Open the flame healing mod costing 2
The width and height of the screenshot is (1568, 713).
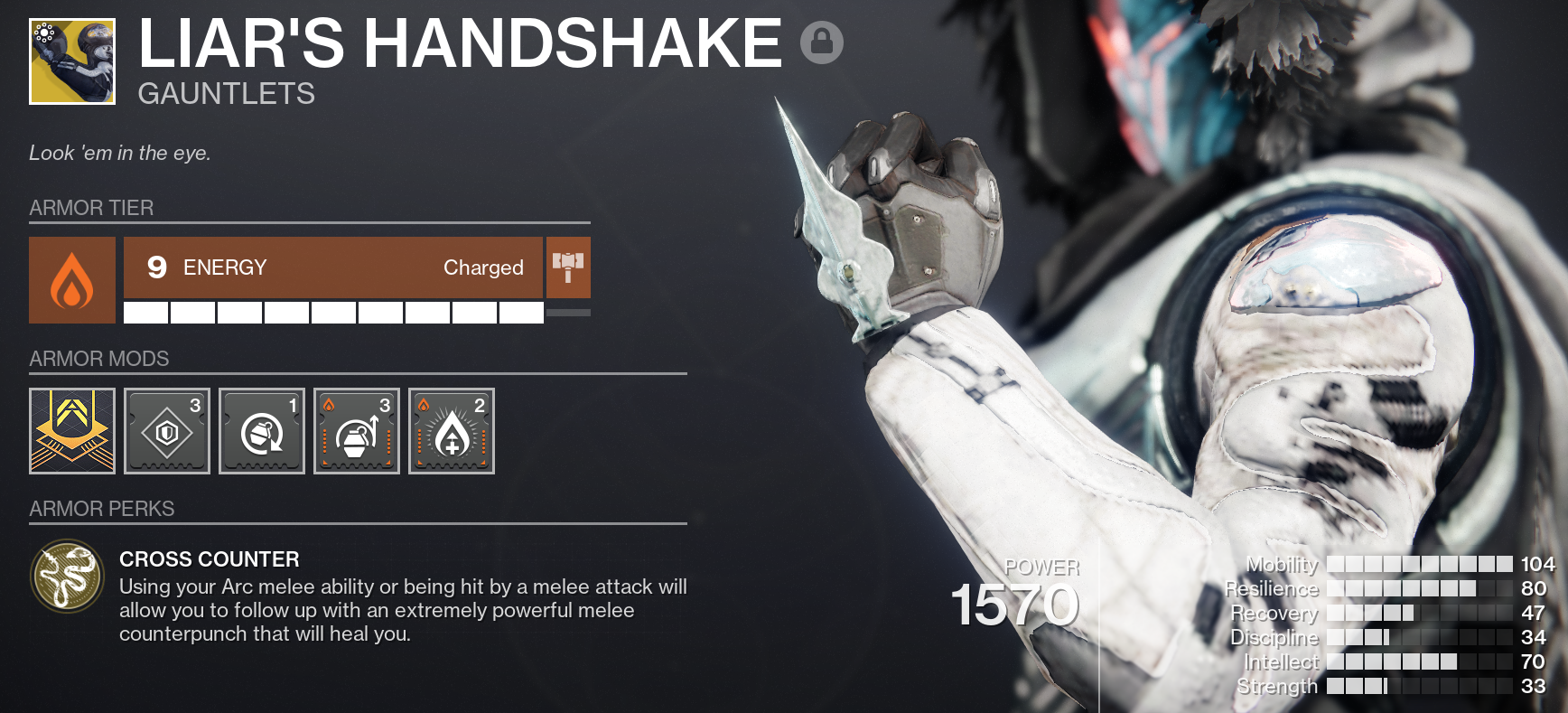click(x=452, y=431)
